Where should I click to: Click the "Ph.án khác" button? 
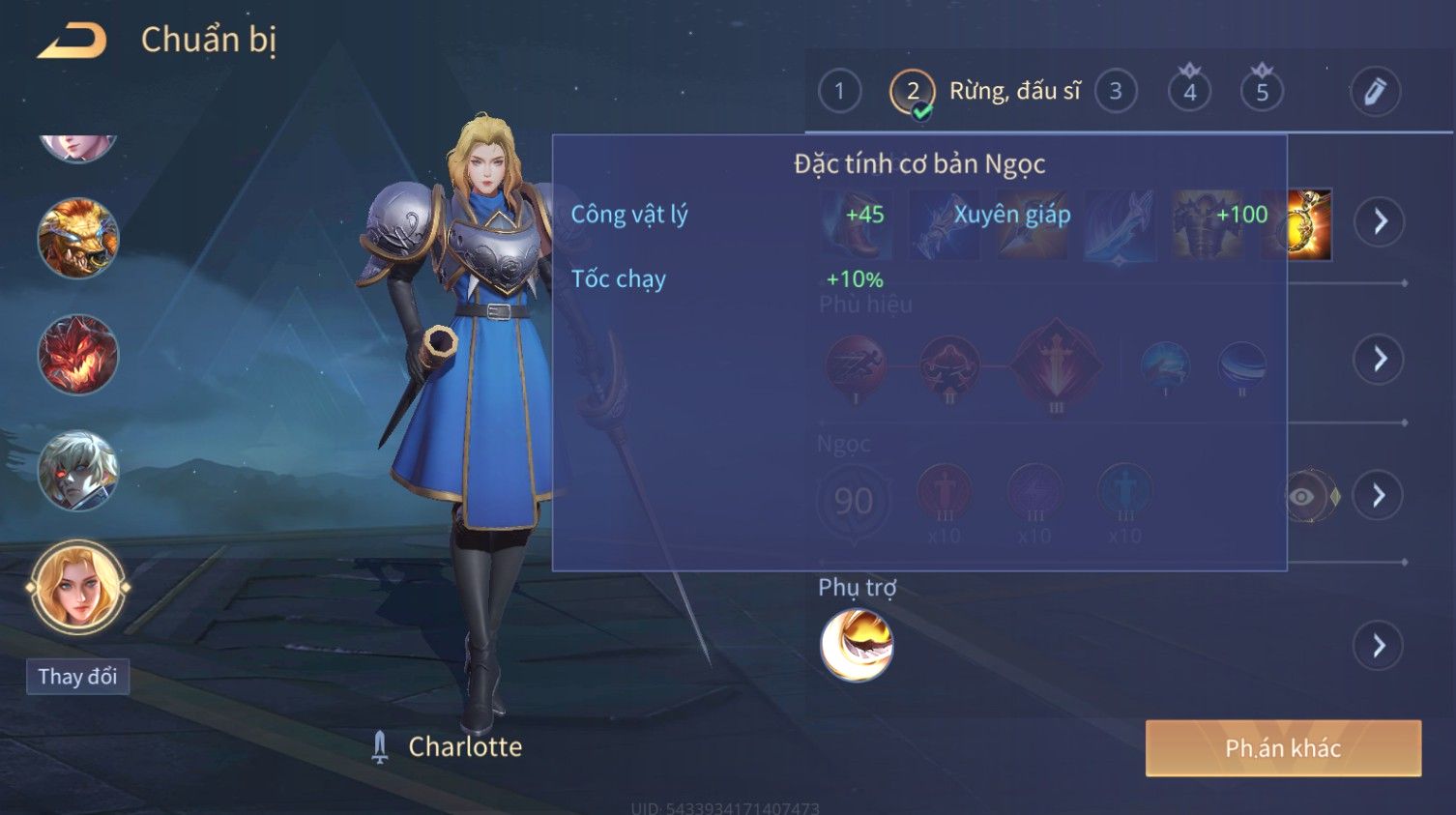click(1283, 747)
